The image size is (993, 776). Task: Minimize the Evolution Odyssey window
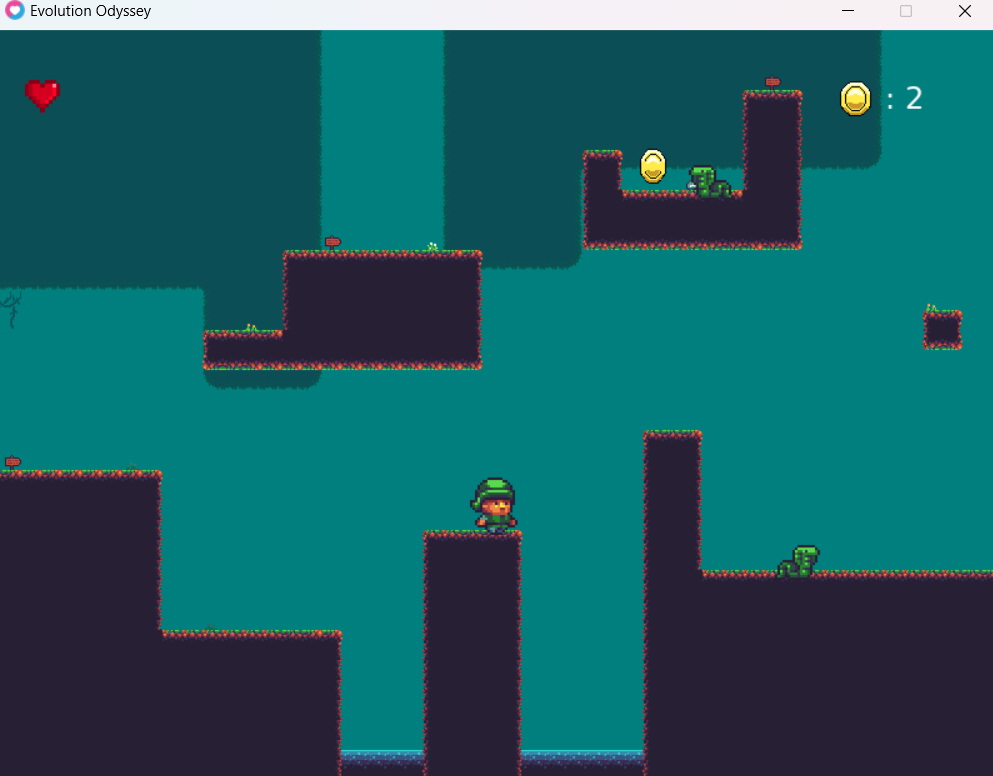848,11
